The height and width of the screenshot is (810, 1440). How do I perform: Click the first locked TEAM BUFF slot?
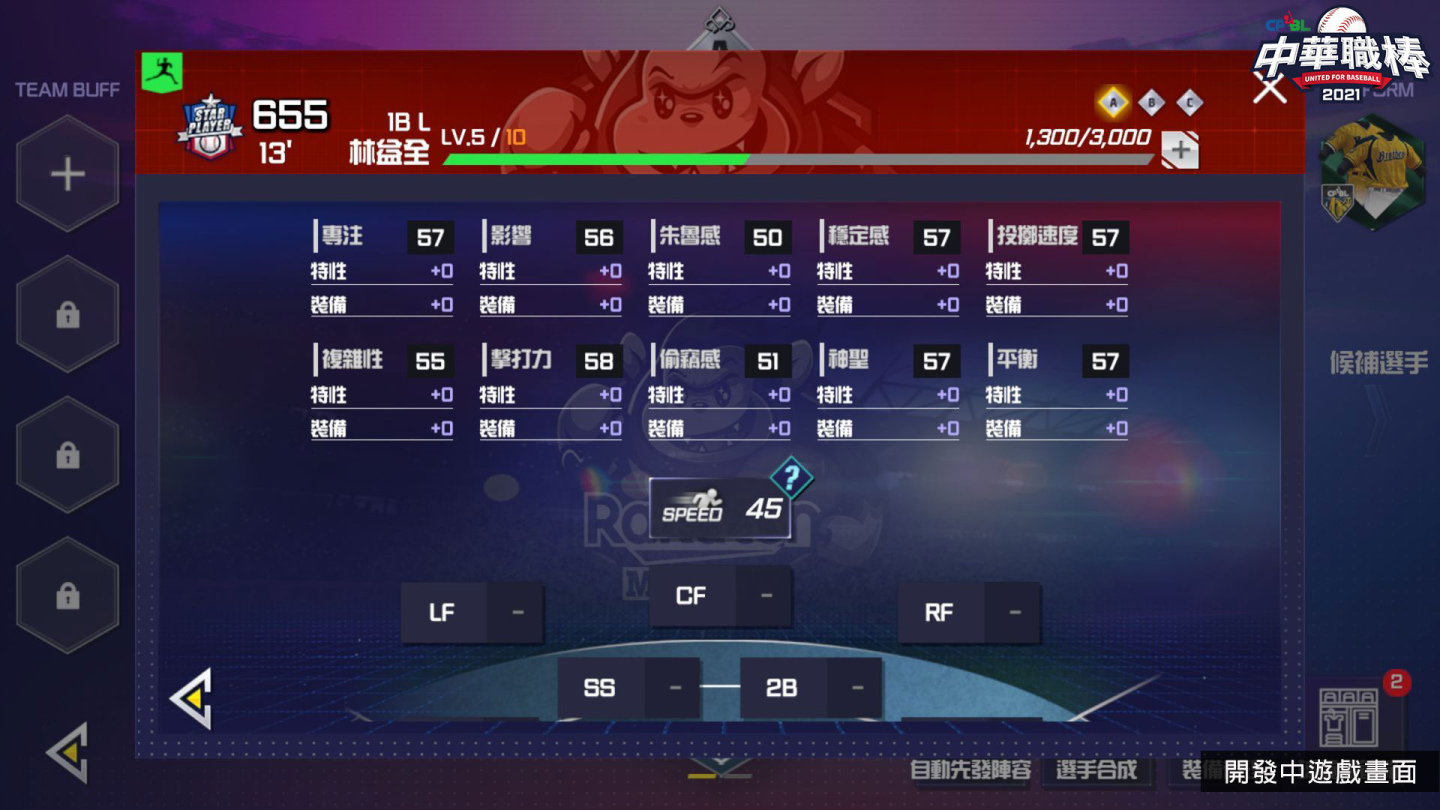[66, 313]
